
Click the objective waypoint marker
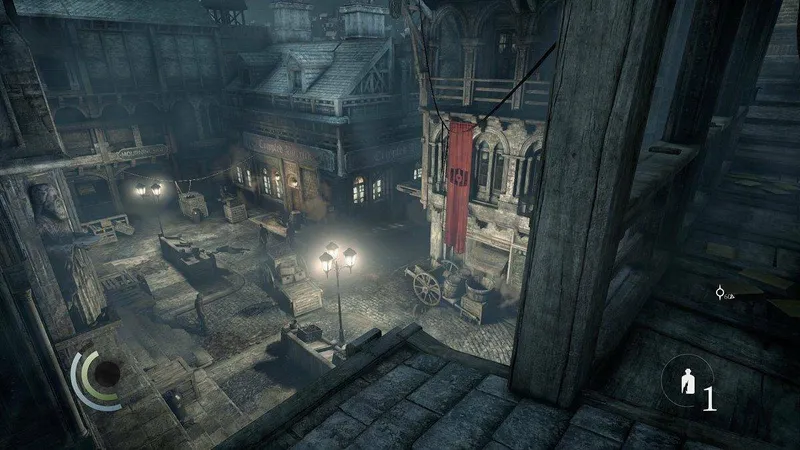click(719, 292)
